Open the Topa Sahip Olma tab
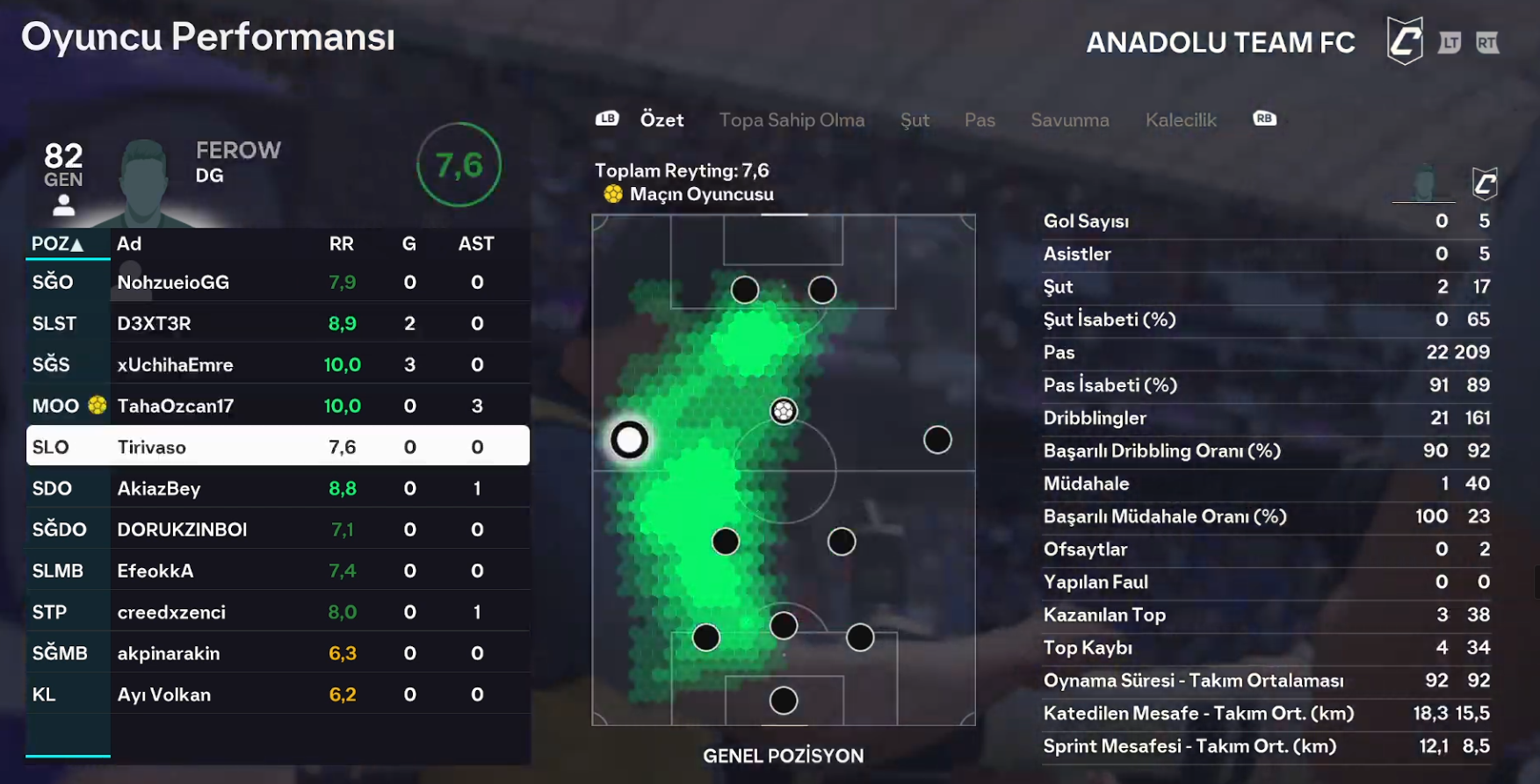The width and height of the screenshot is (1540, 784). click(792, 120)
